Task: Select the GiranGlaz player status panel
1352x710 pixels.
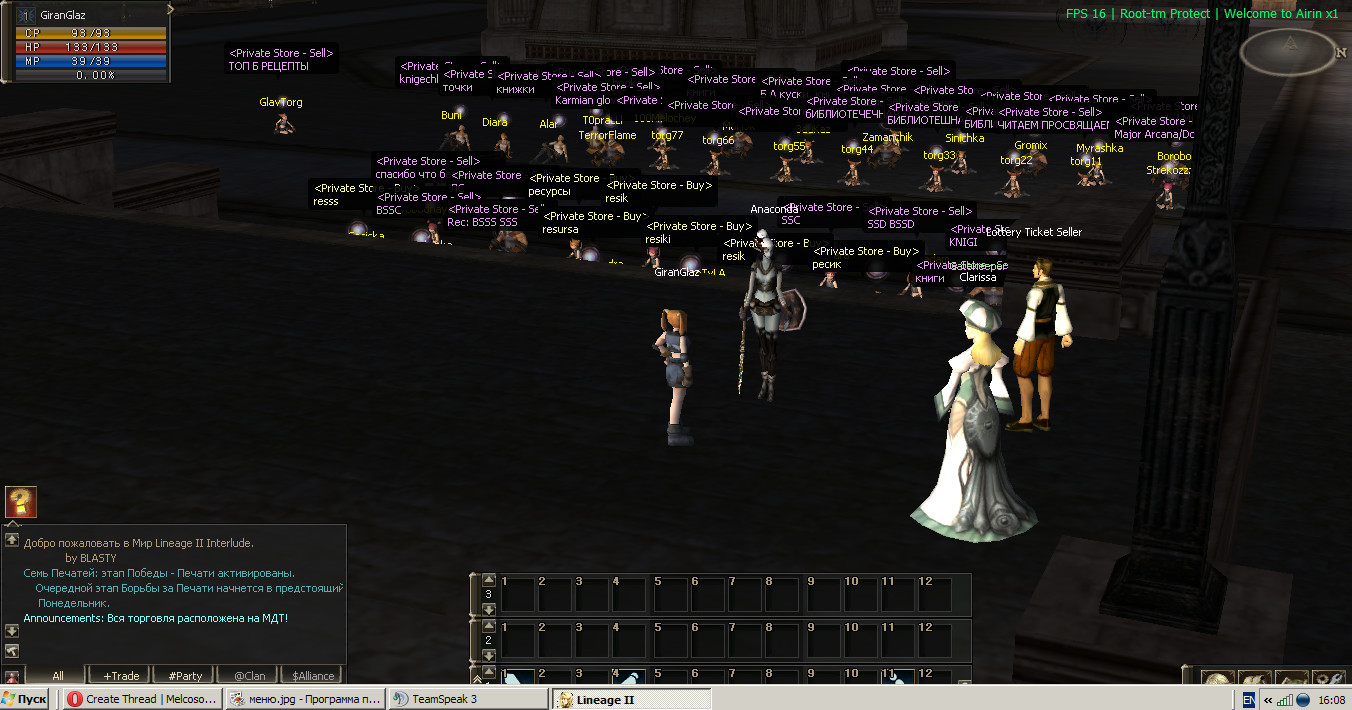Action: (x=85, y=44)
